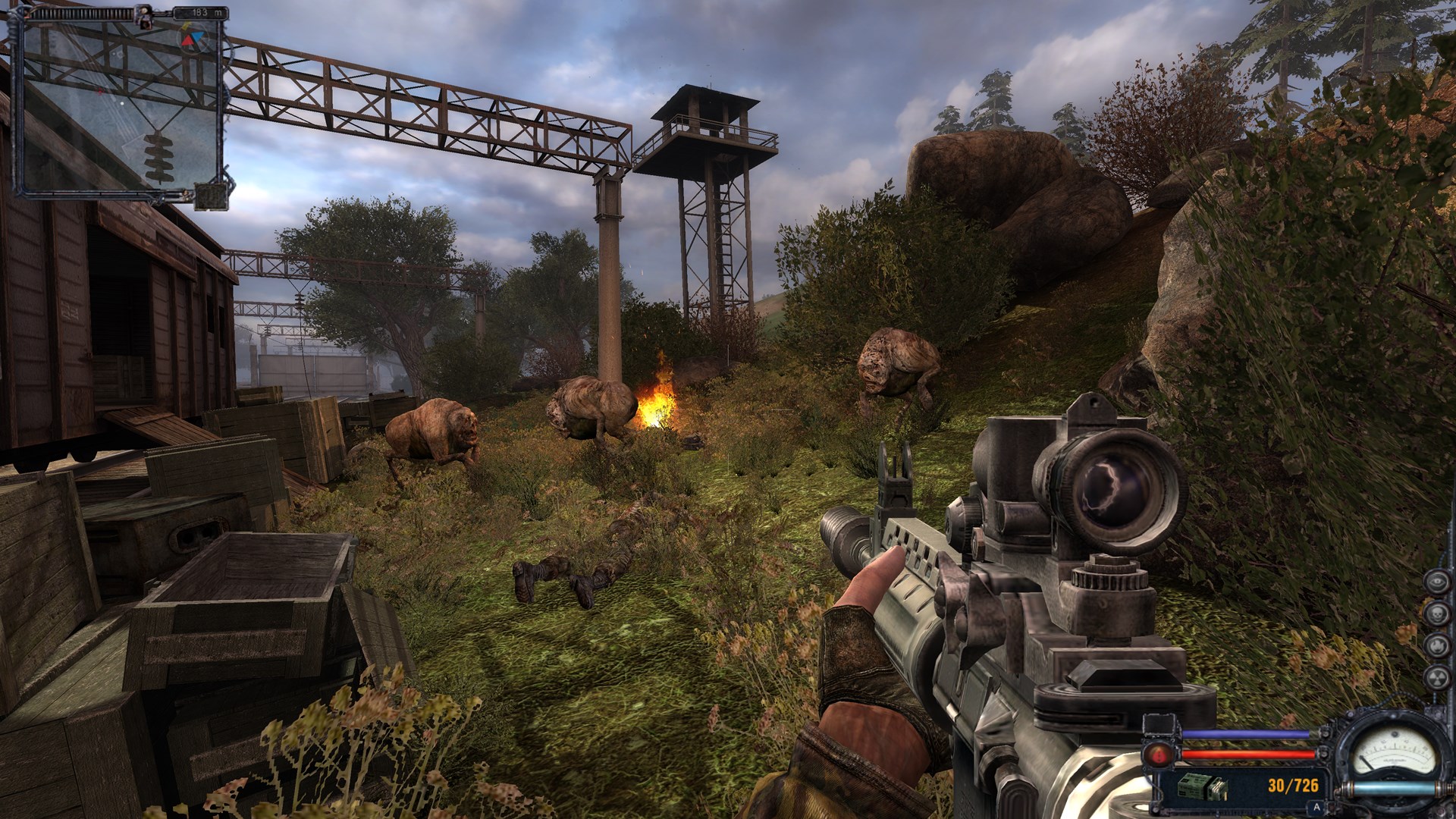Click the minimap in the corner
The image size is (1456, 819).
point(121,106)
